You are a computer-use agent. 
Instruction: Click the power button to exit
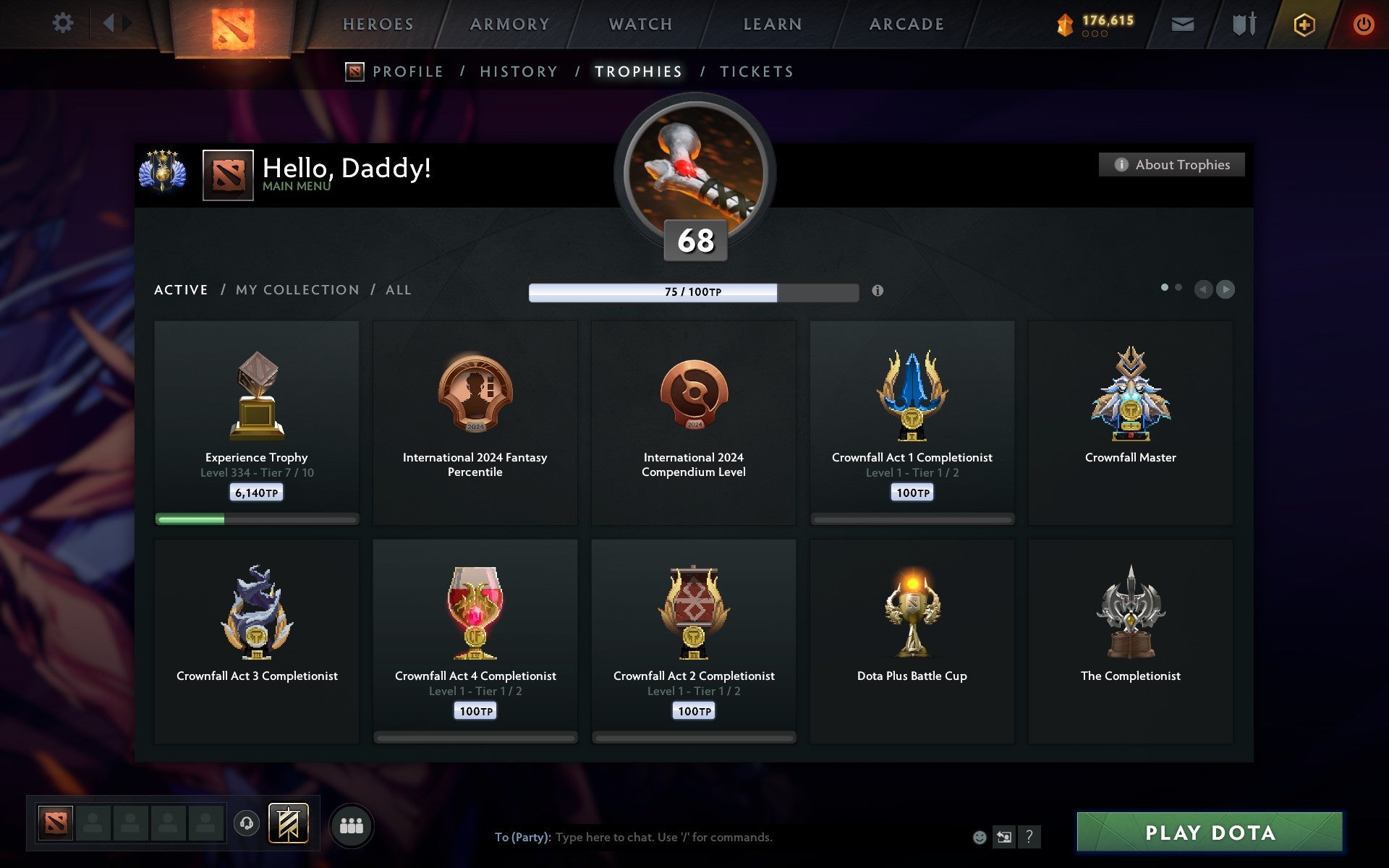tap(1363, 23)
